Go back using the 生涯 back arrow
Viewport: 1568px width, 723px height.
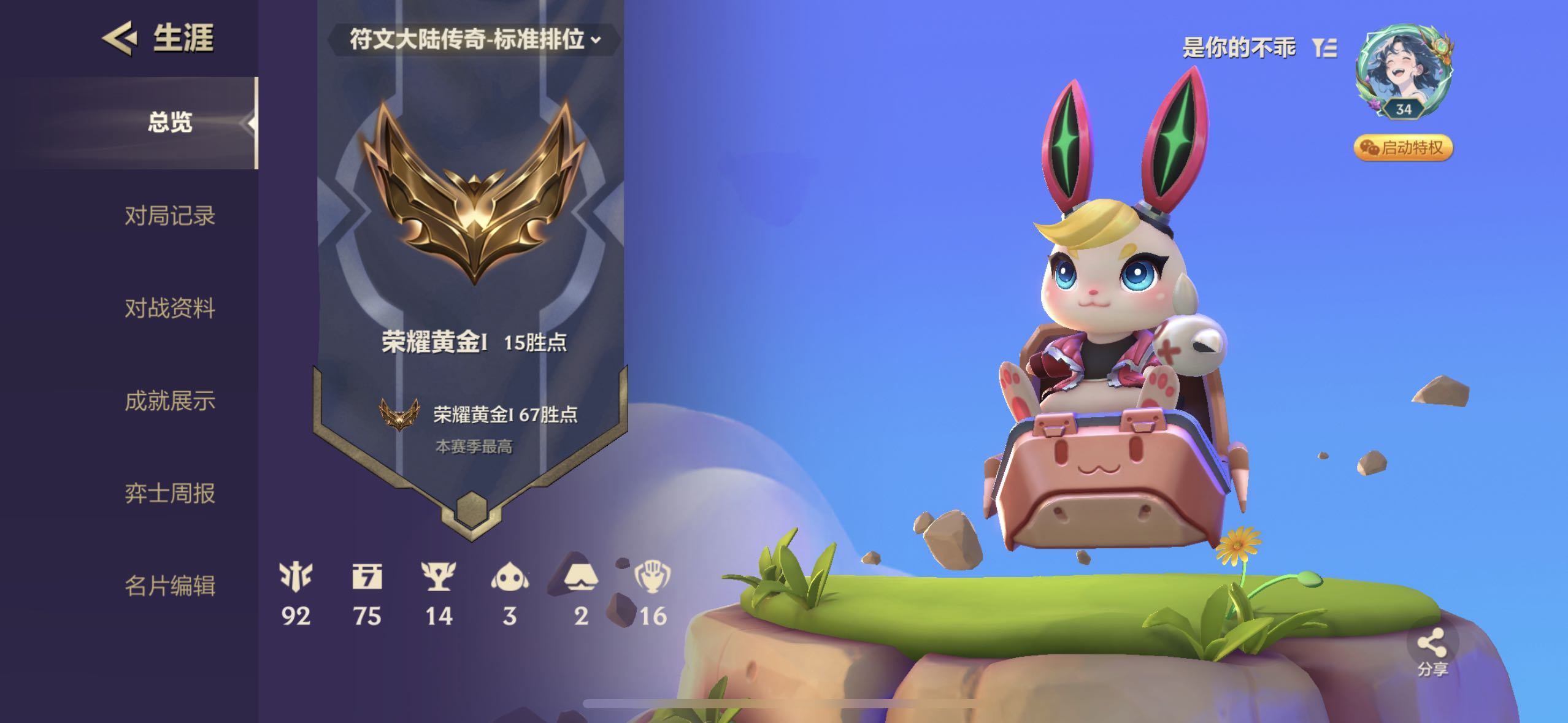click(119, 38)
